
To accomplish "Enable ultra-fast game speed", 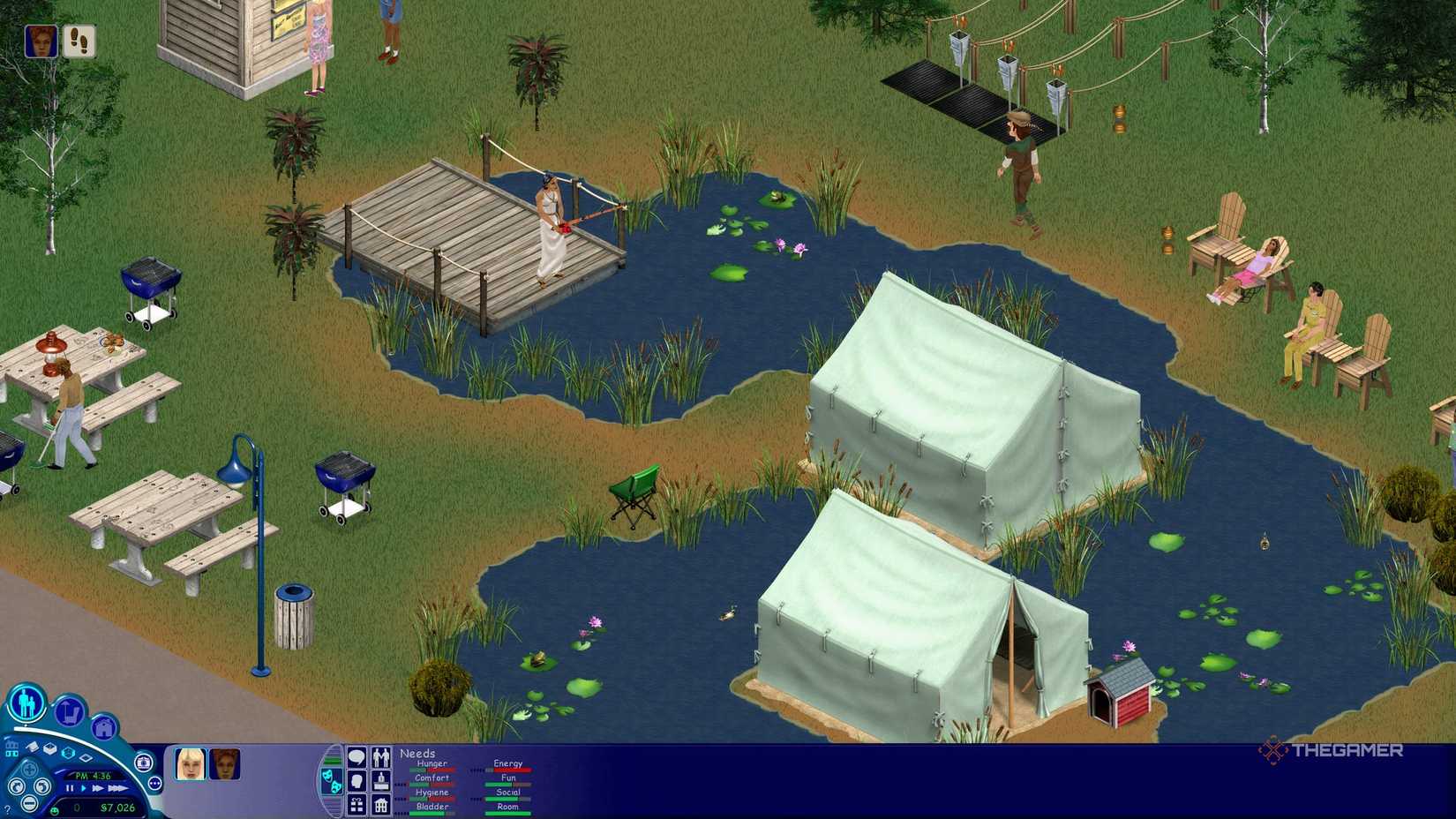I will (118, 788).
